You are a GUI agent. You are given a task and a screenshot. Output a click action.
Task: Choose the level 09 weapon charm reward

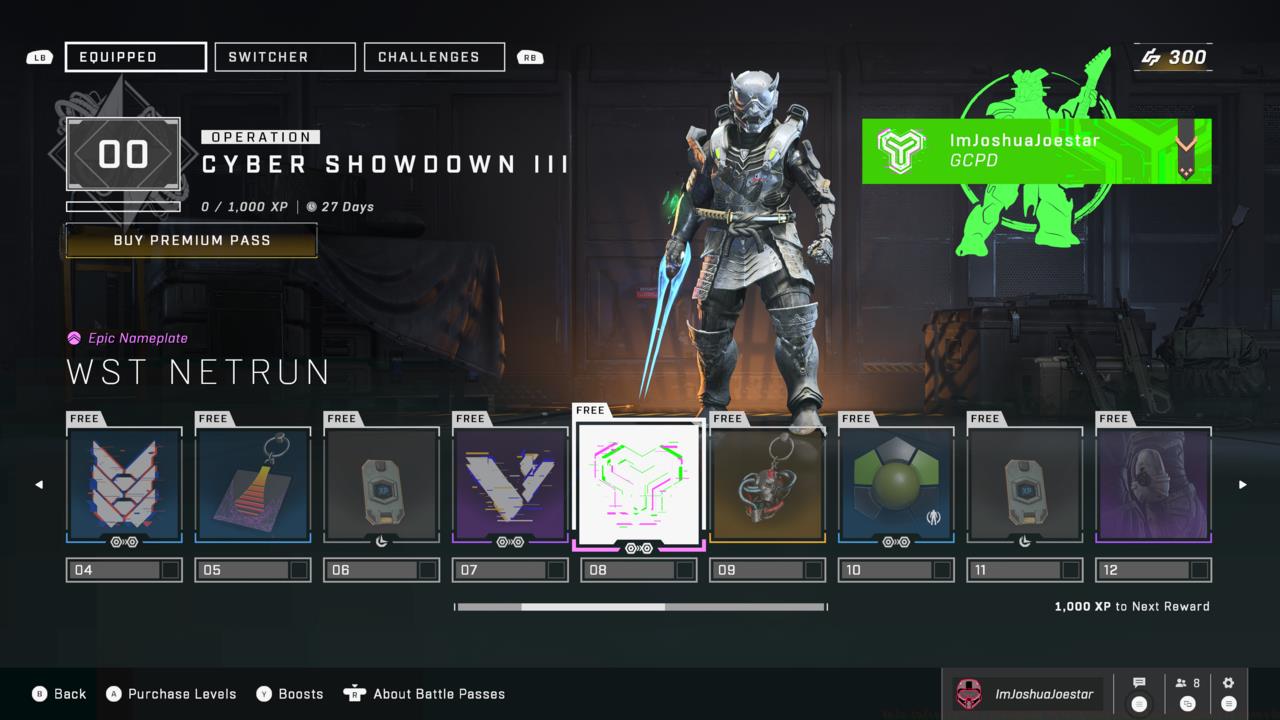(x=767, y=485)
